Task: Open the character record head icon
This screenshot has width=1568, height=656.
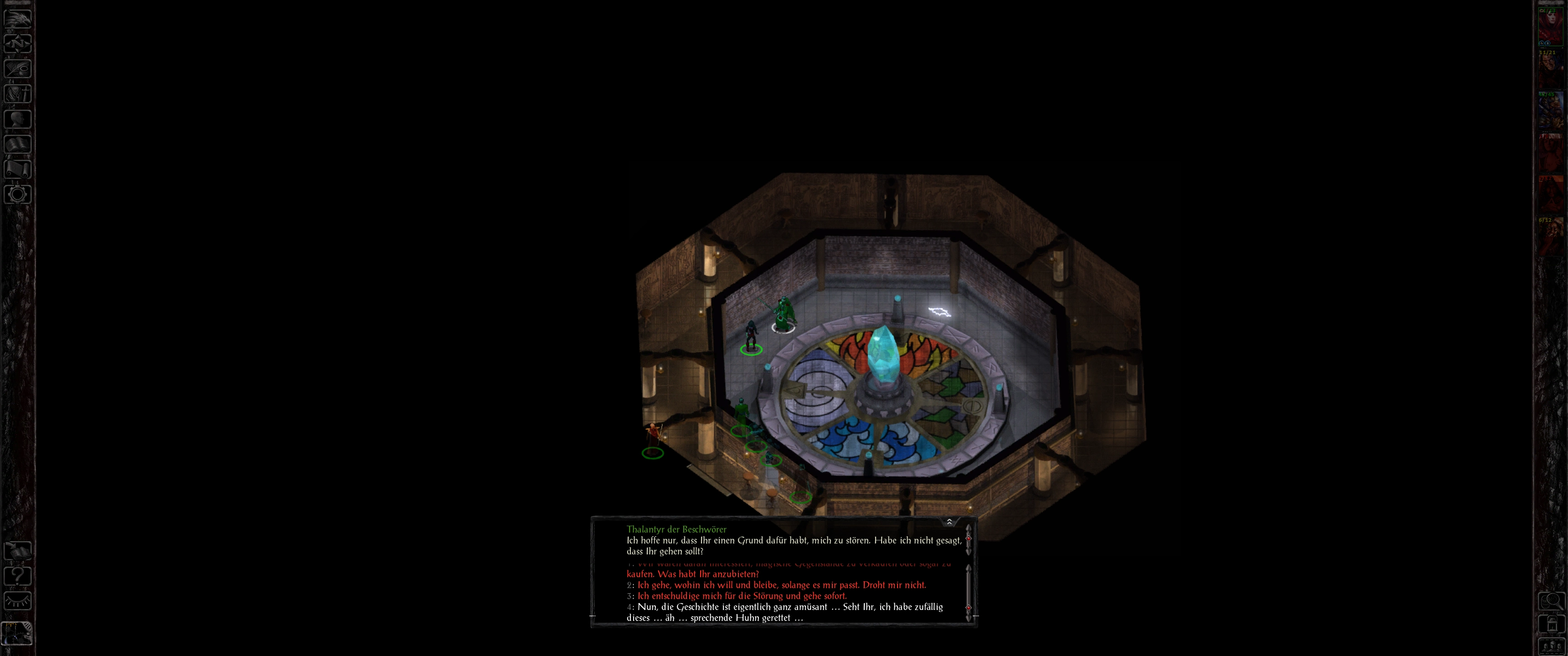Action: tap(18, 118)
